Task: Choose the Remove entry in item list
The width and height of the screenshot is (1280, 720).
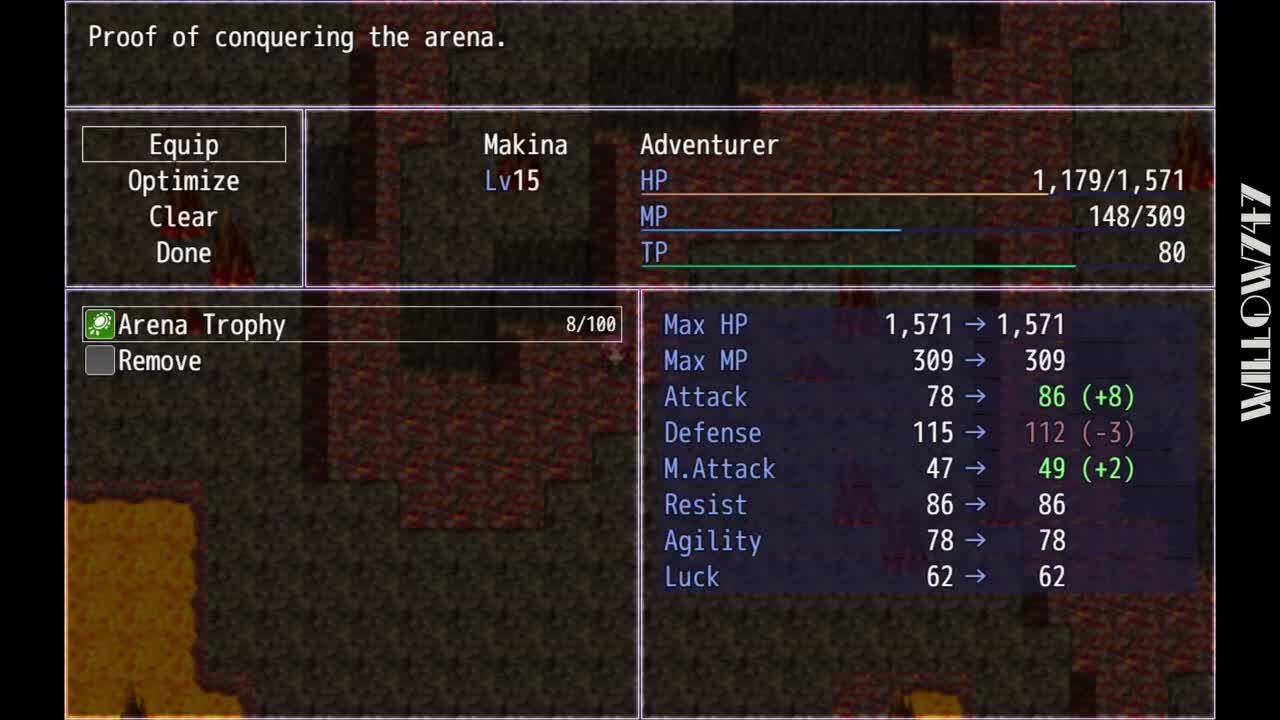Action: (159, 361)
